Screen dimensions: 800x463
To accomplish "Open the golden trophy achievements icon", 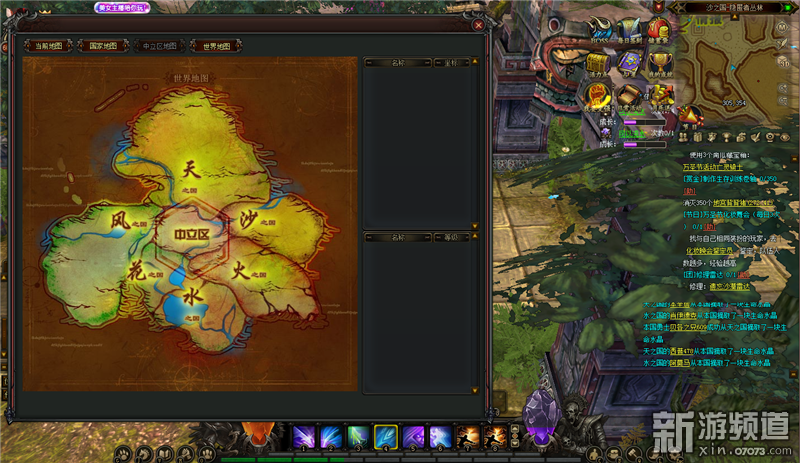I will point(660,62).
